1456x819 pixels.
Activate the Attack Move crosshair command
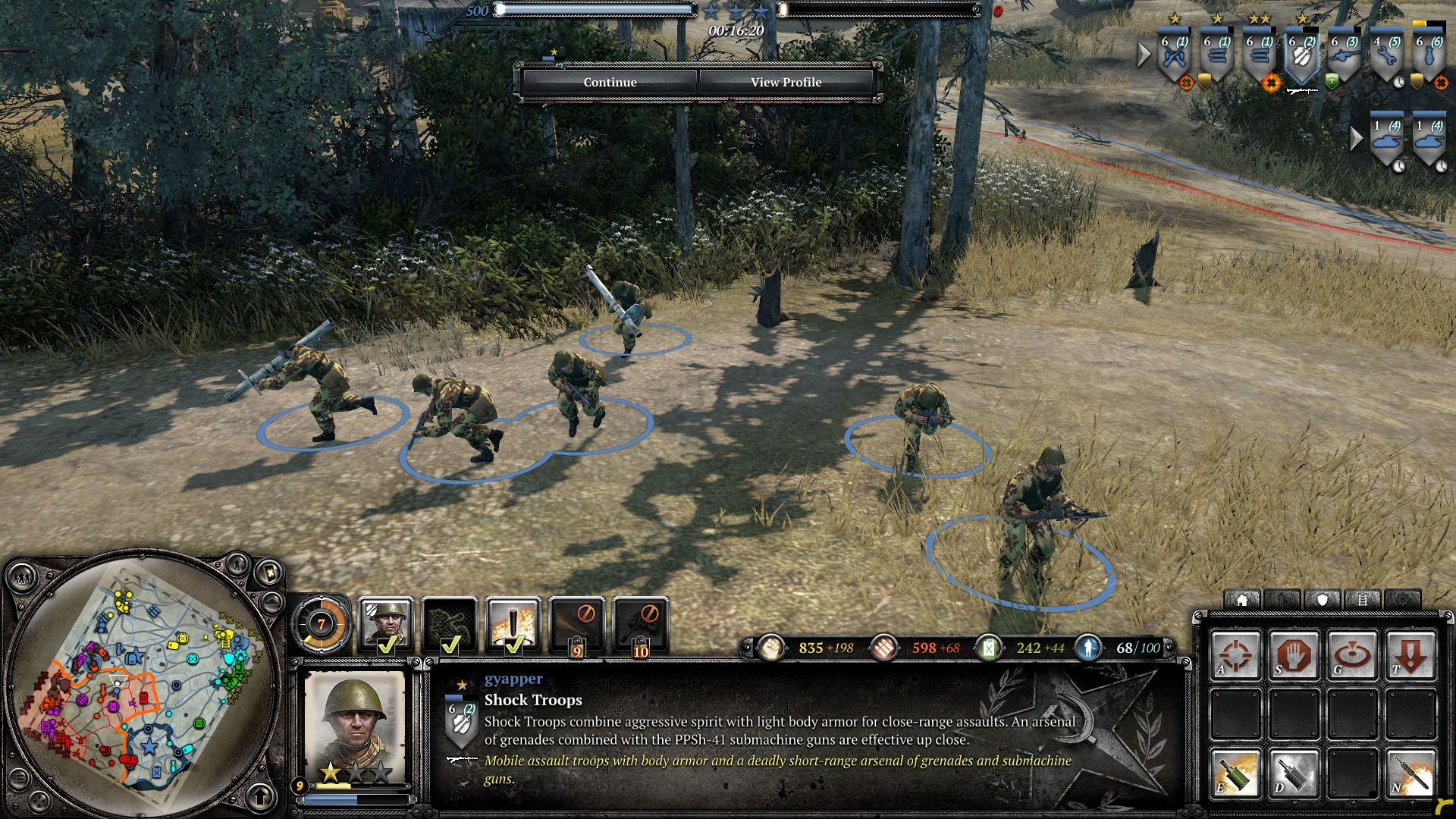[1235, 654]
